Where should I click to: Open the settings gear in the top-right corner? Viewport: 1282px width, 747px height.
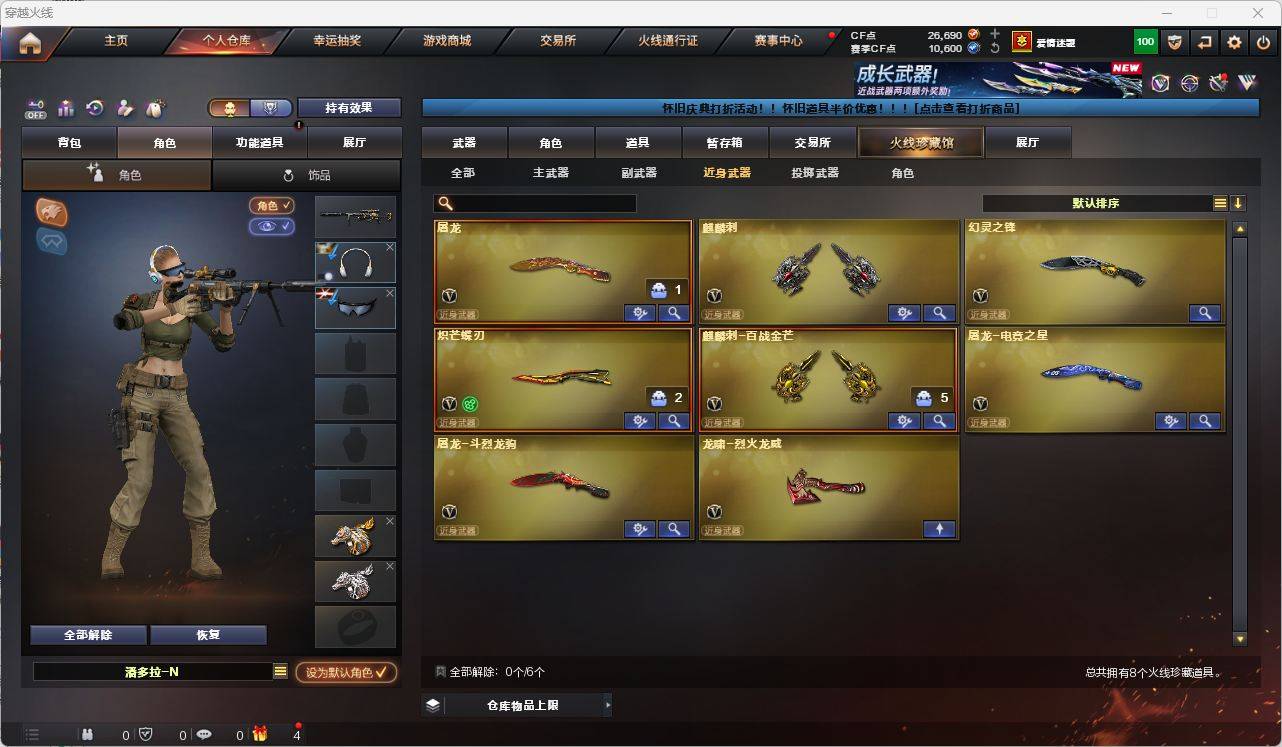pyautogui.click(x=1232, y=41)
